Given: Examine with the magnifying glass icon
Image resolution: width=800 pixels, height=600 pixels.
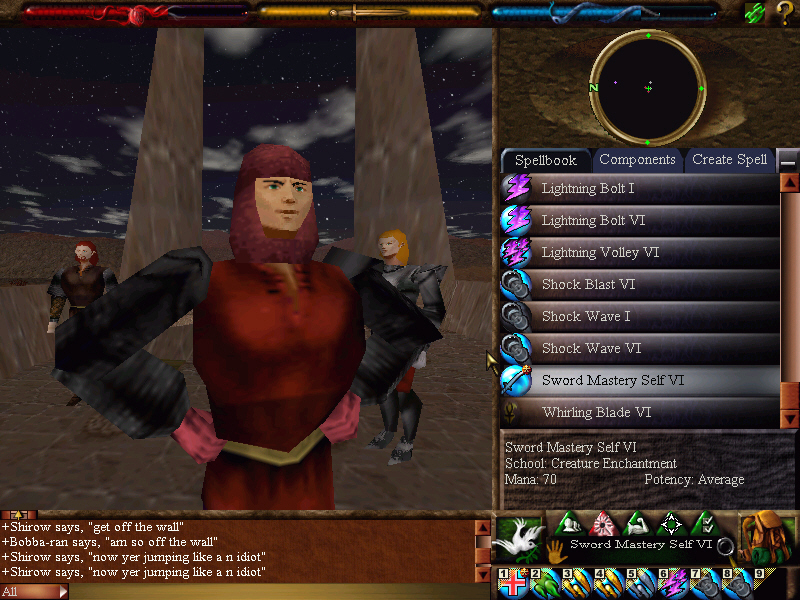Looking at the screenshot, I should 726,546.
